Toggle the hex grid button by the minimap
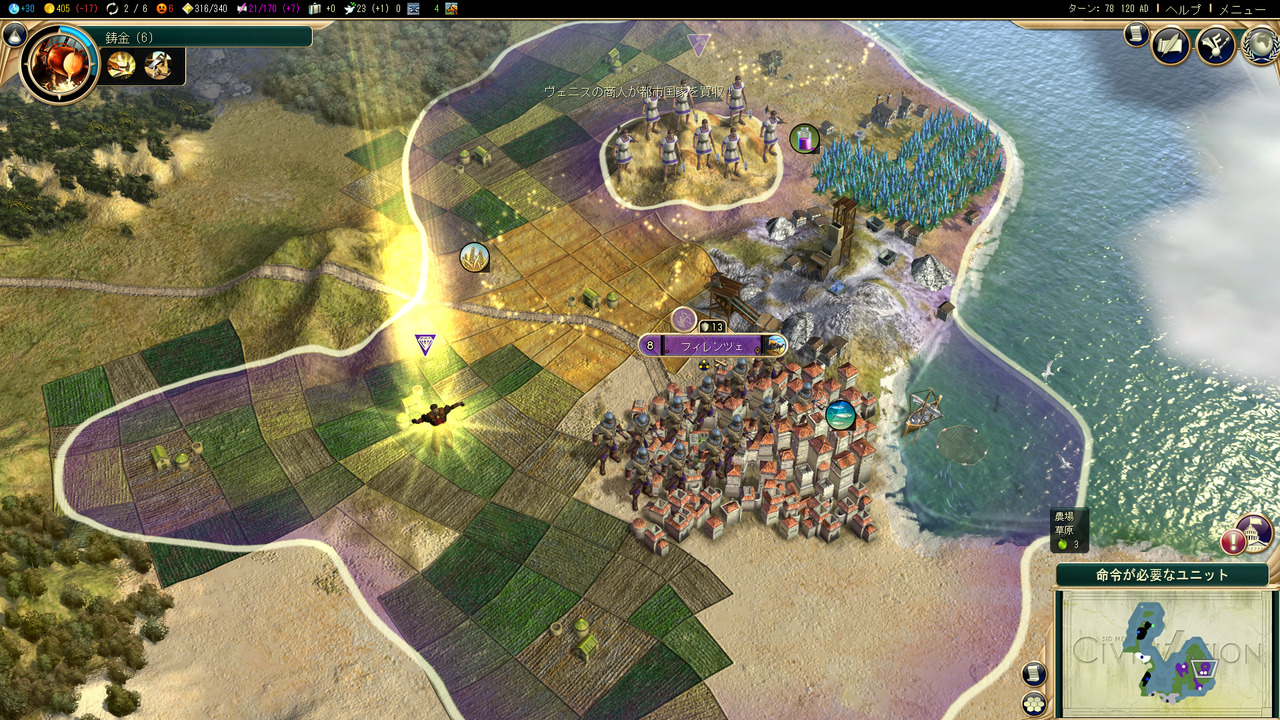The height and width of the screenshot is (720, 1280). tap(1034, 702)
